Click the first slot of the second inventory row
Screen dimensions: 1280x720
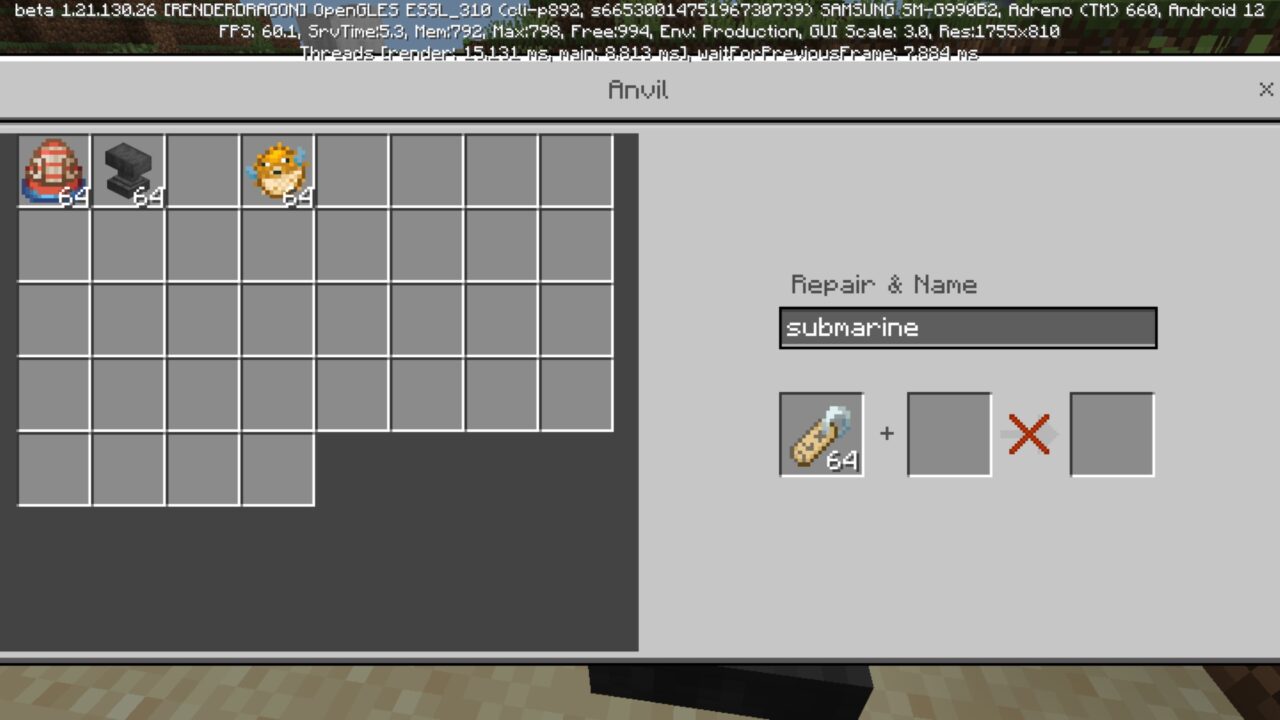(x=53, y=245)
